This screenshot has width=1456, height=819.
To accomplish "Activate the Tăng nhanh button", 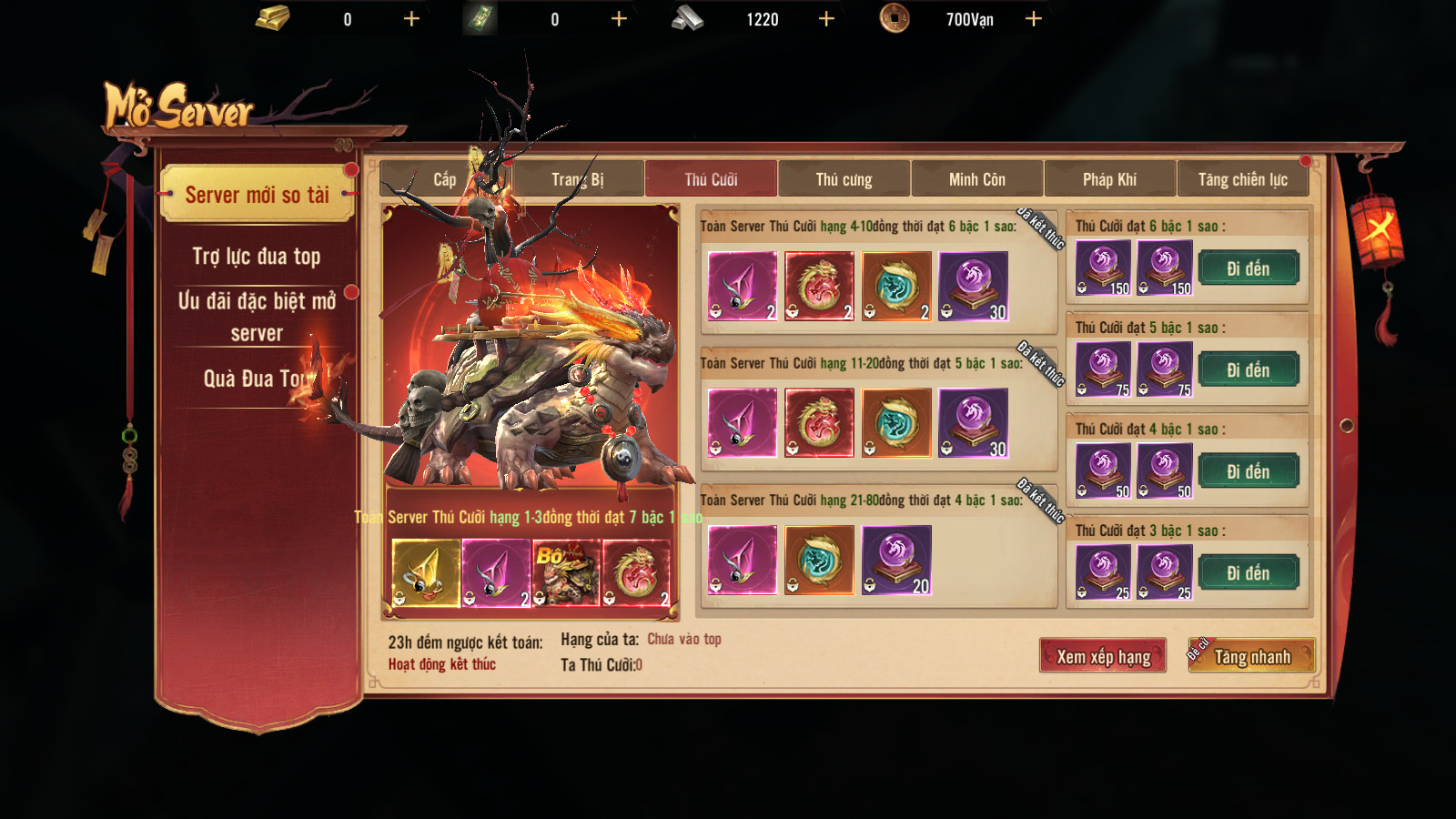I will point(1252,656).
